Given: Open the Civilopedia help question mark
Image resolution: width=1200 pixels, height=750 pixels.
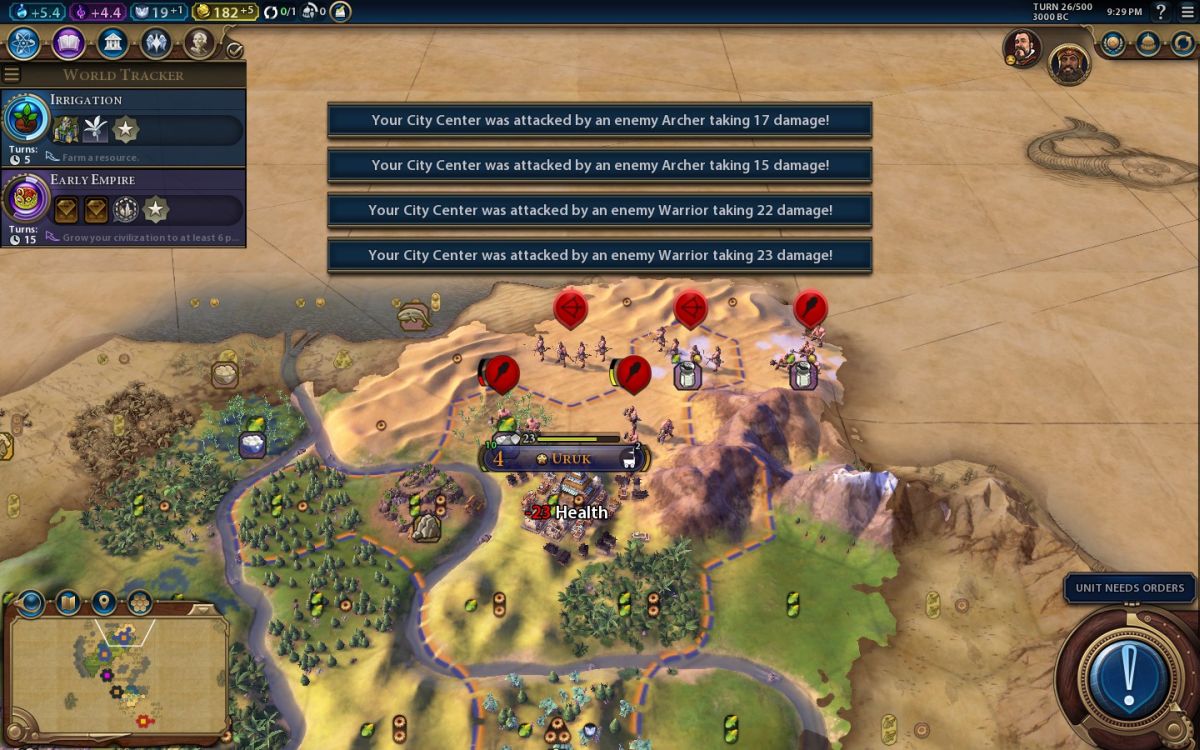Looking at the screenshot, I should pyautogui.click(x=1161, y=12).
